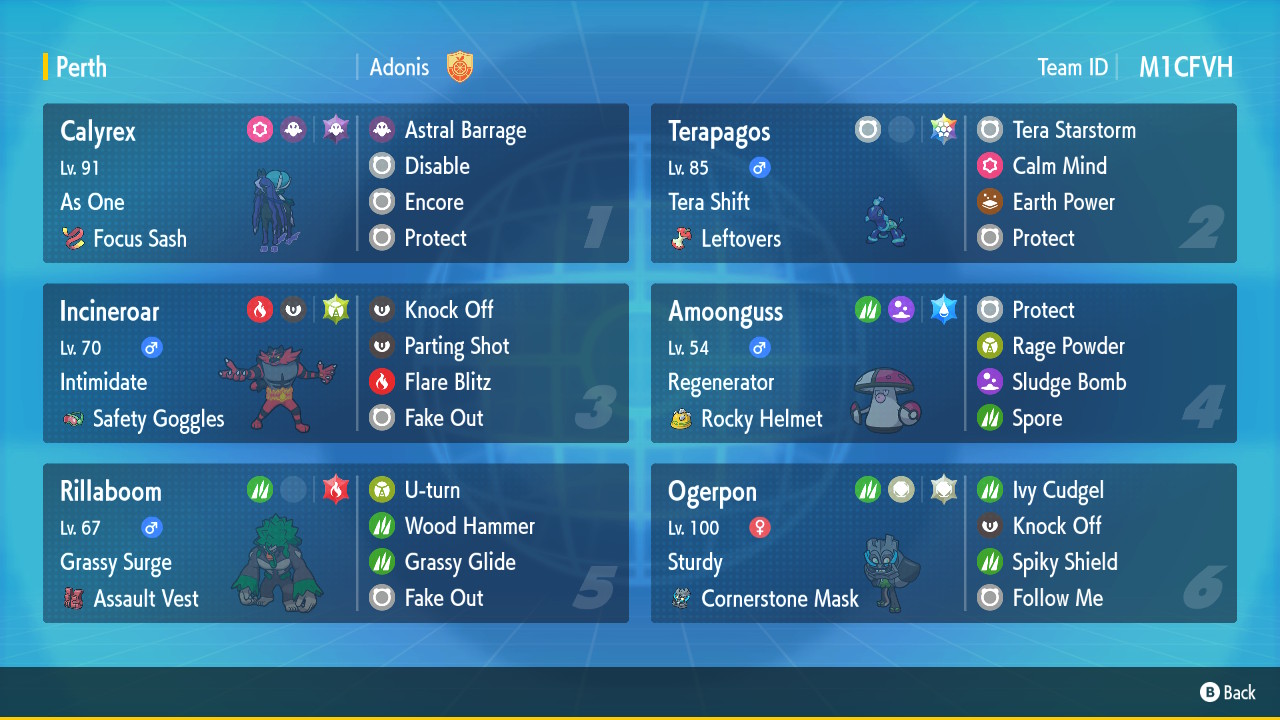
Task: Go back using the Back button
Action: pos(1228,692)
